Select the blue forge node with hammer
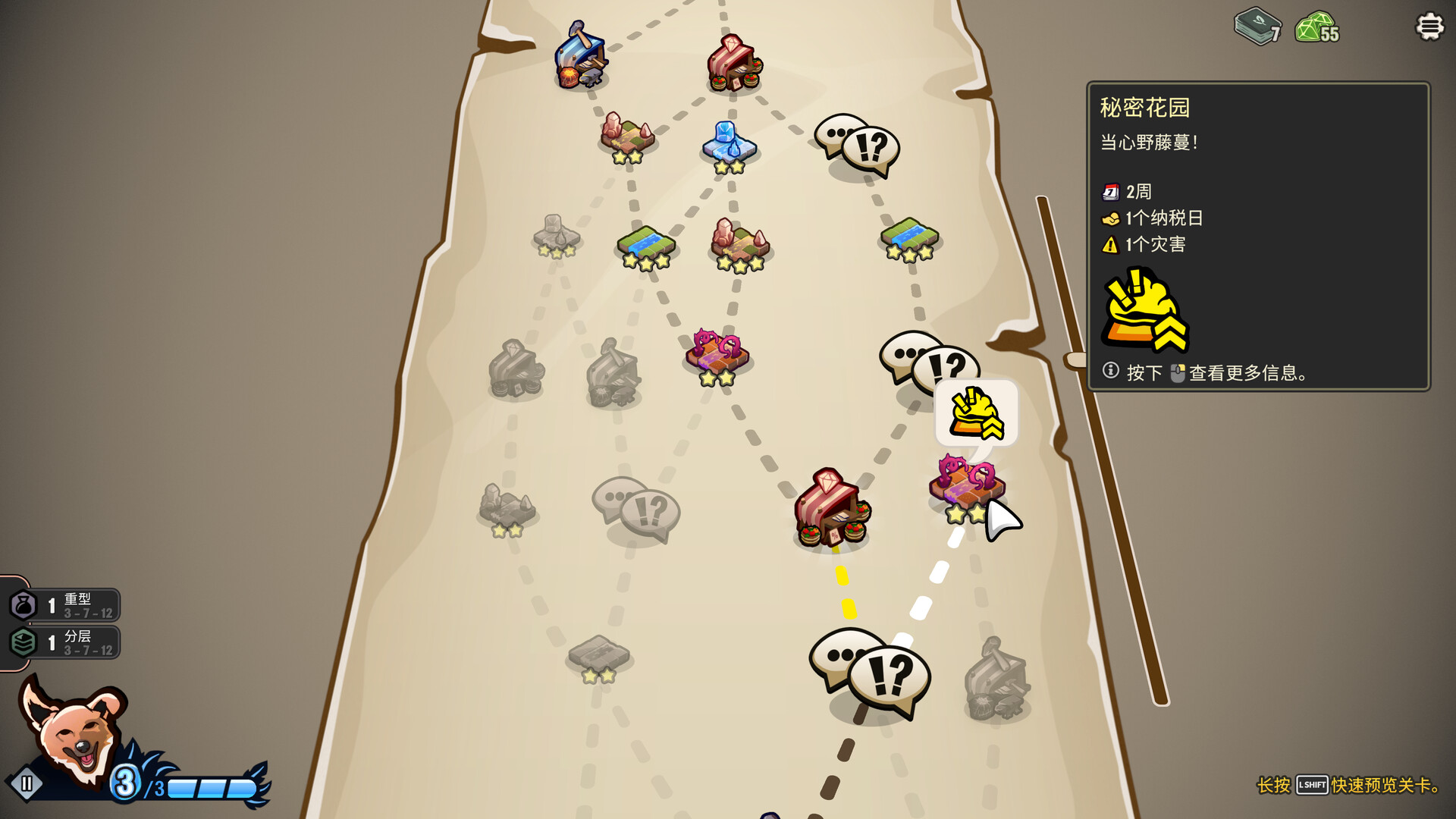1456x819 pixels. [x=581, y=57]
